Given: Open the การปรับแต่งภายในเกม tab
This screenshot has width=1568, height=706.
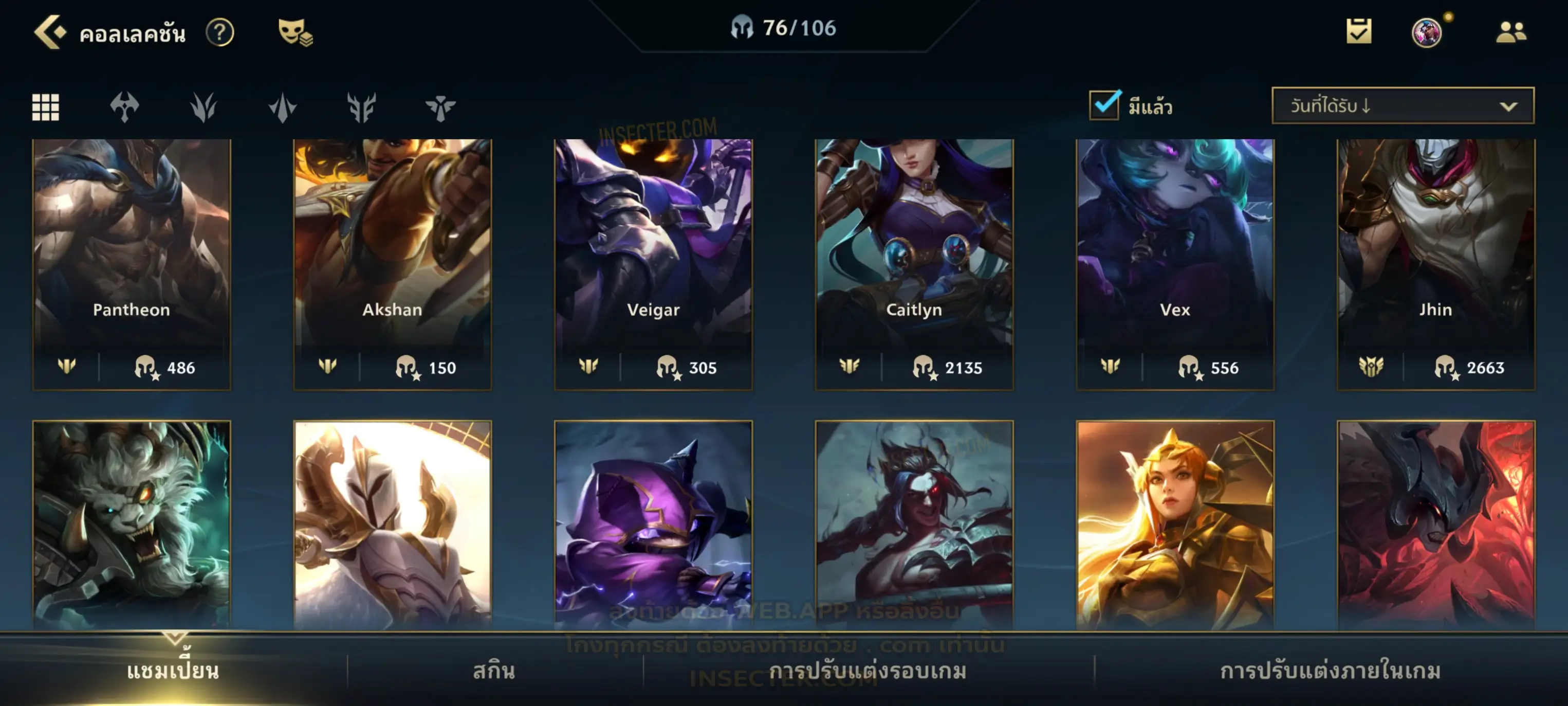Looking at the screenshot, I should tap(1330, 671).
